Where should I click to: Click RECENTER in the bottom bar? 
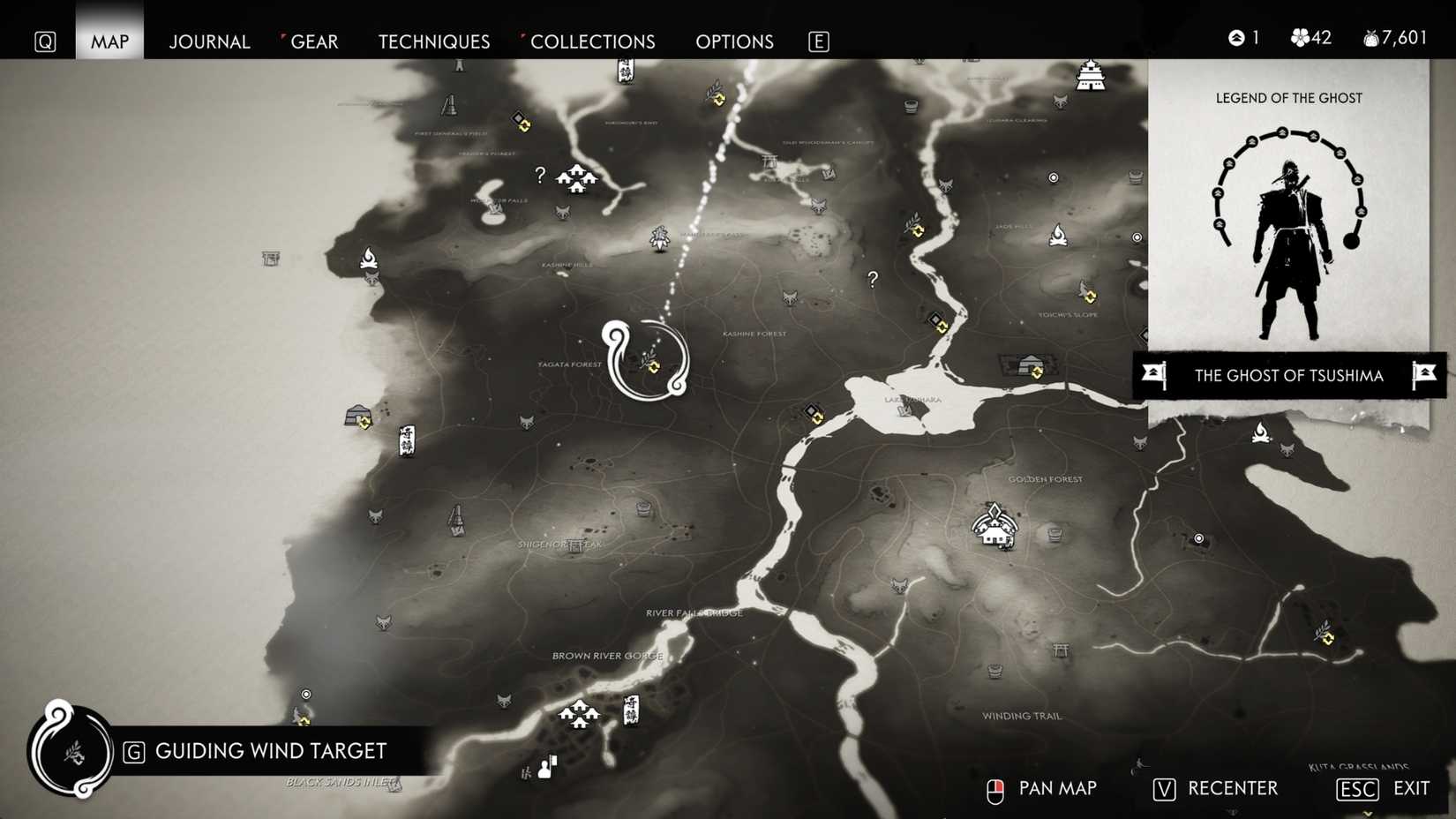1231,788
